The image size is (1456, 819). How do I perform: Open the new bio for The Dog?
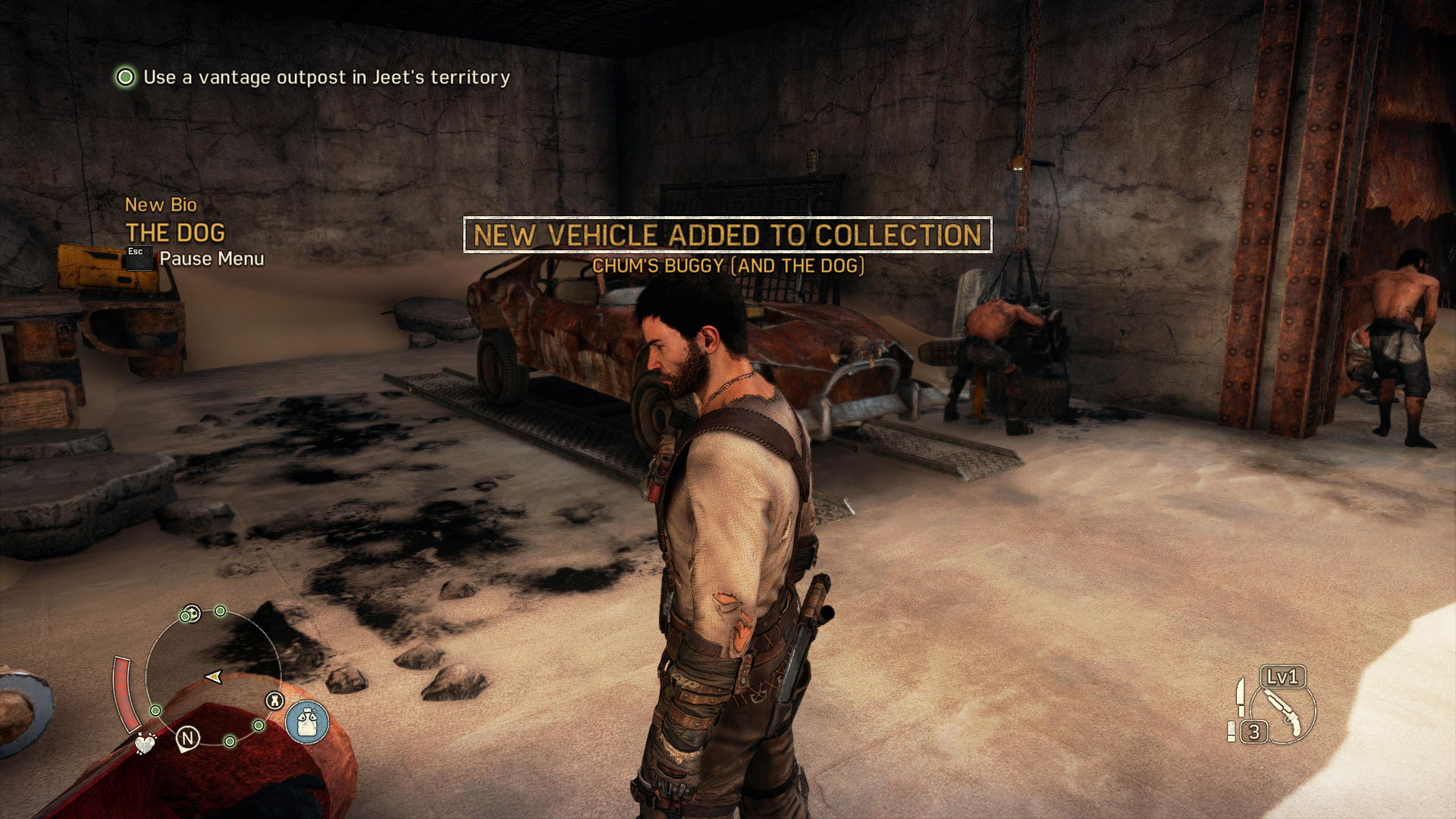pos(175,232)
